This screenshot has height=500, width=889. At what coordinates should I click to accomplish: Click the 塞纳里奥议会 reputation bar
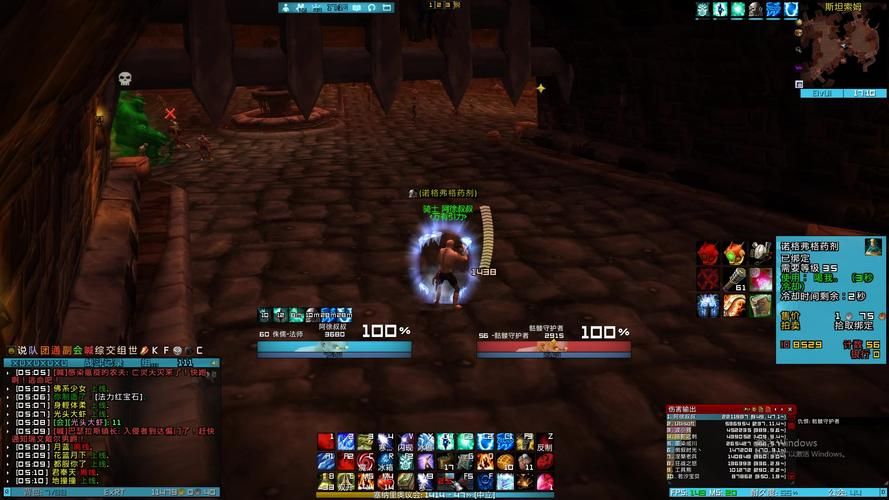coord(434,494)
